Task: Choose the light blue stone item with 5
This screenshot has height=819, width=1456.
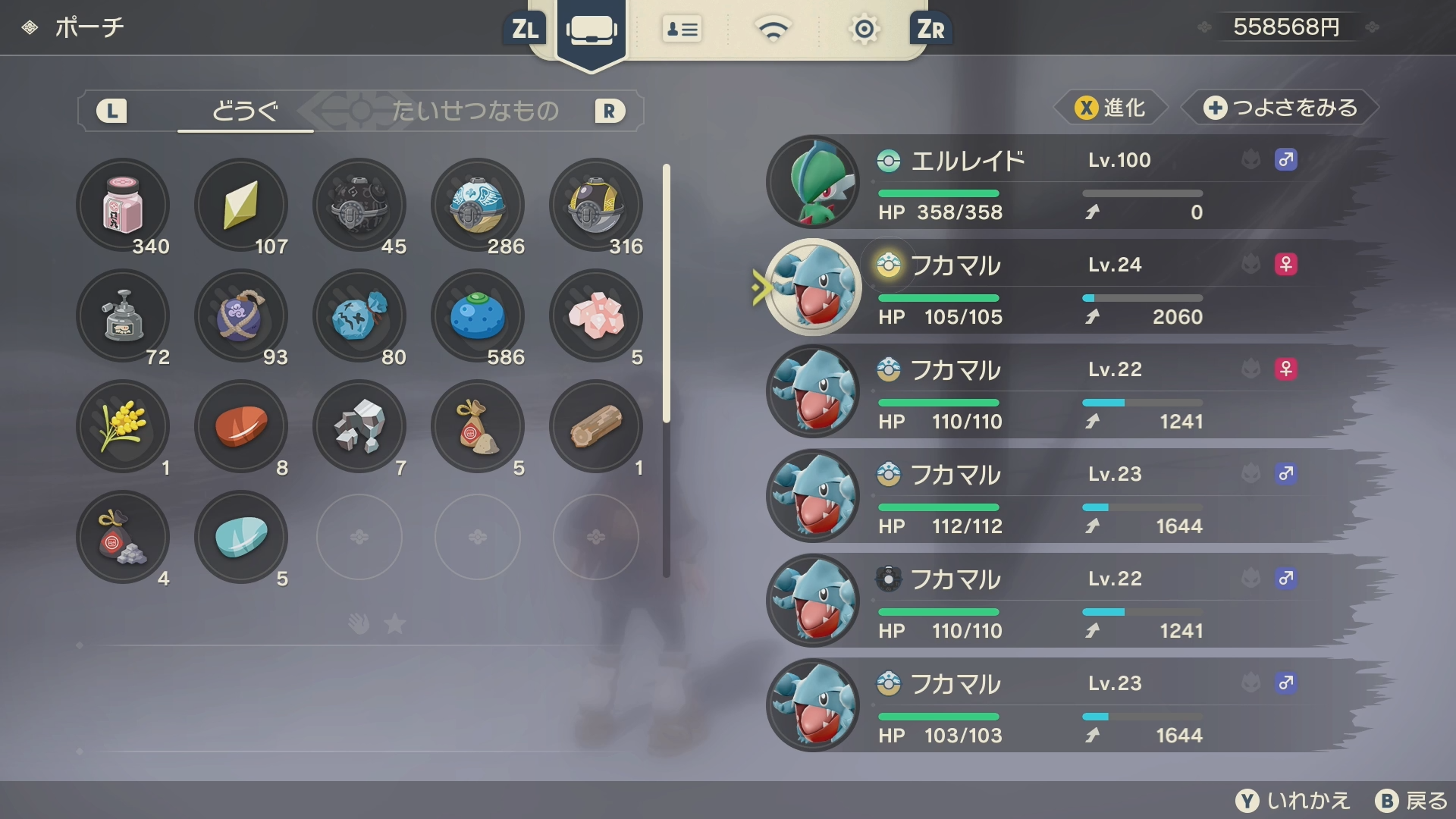Action: click(x=241, y=537)
